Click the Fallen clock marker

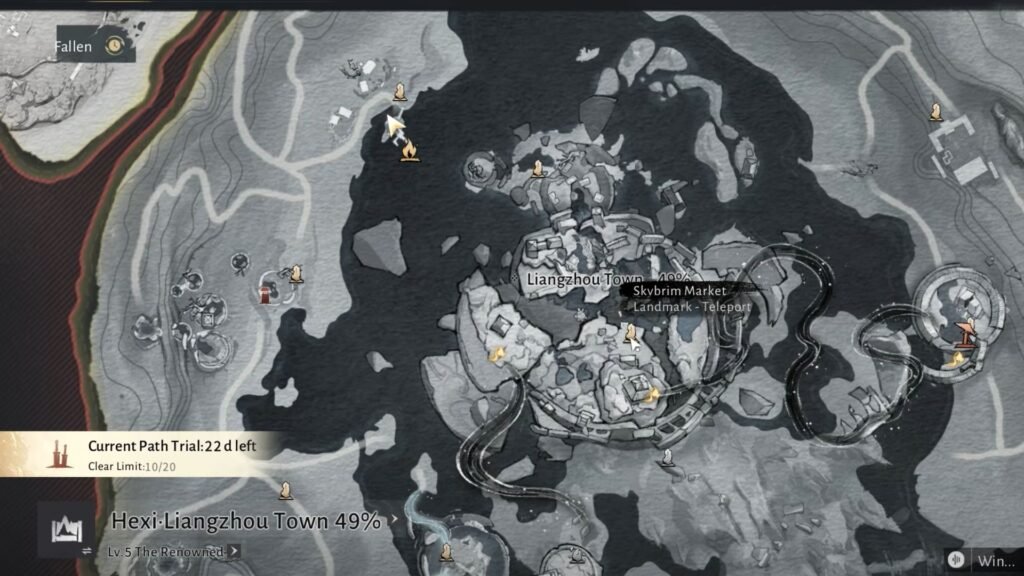115,46
